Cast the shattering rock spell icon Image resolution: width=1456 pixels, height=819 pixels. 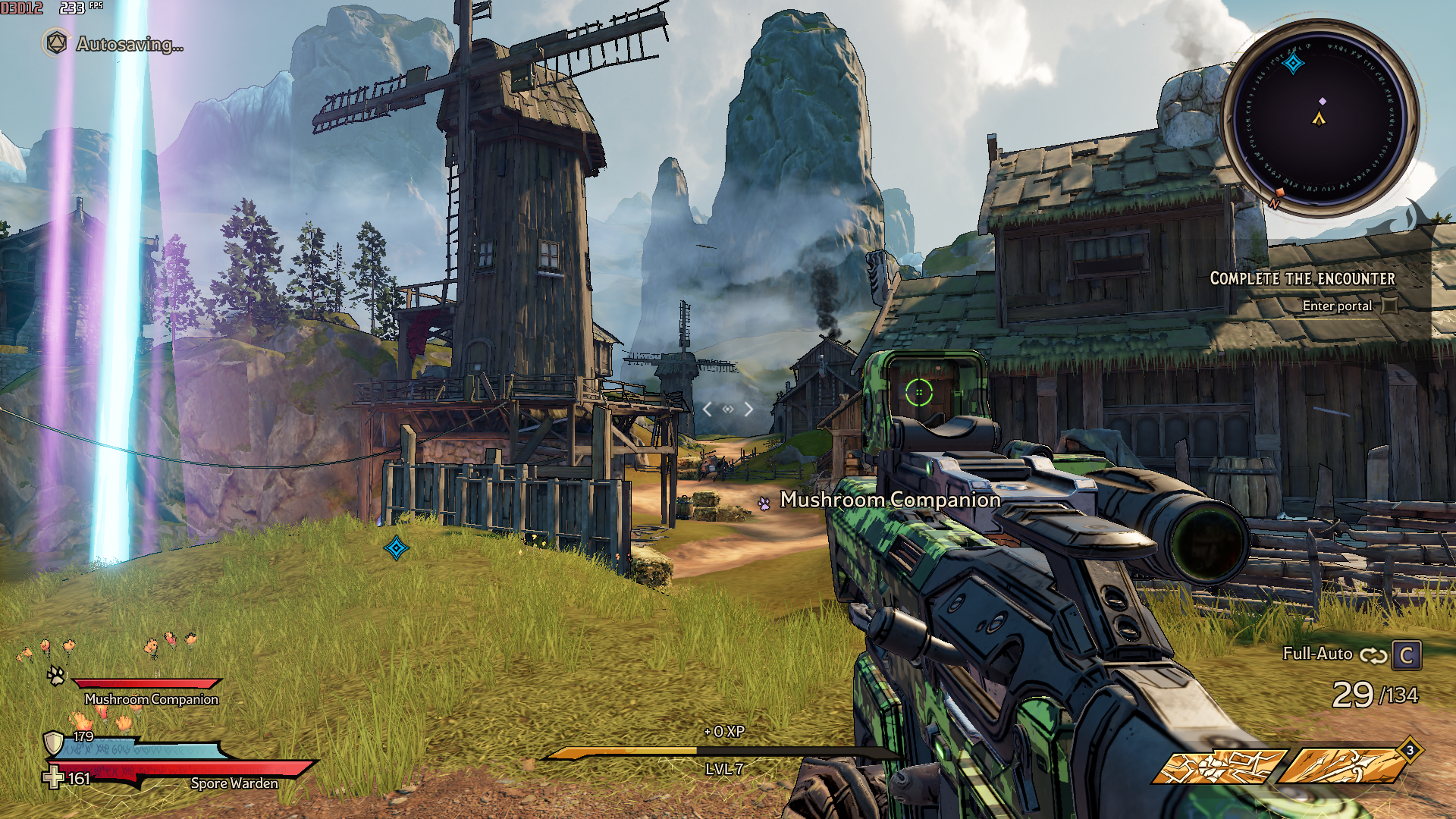1219,766
